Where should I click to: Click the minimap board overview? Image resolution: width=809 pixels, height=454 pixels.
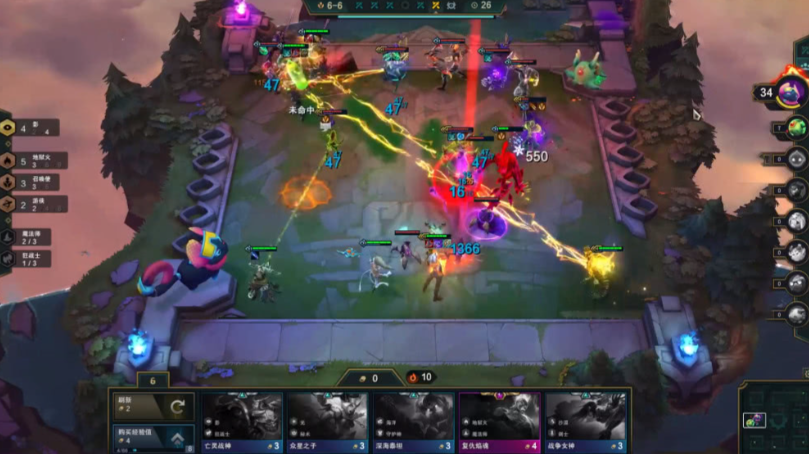[773, 420]
